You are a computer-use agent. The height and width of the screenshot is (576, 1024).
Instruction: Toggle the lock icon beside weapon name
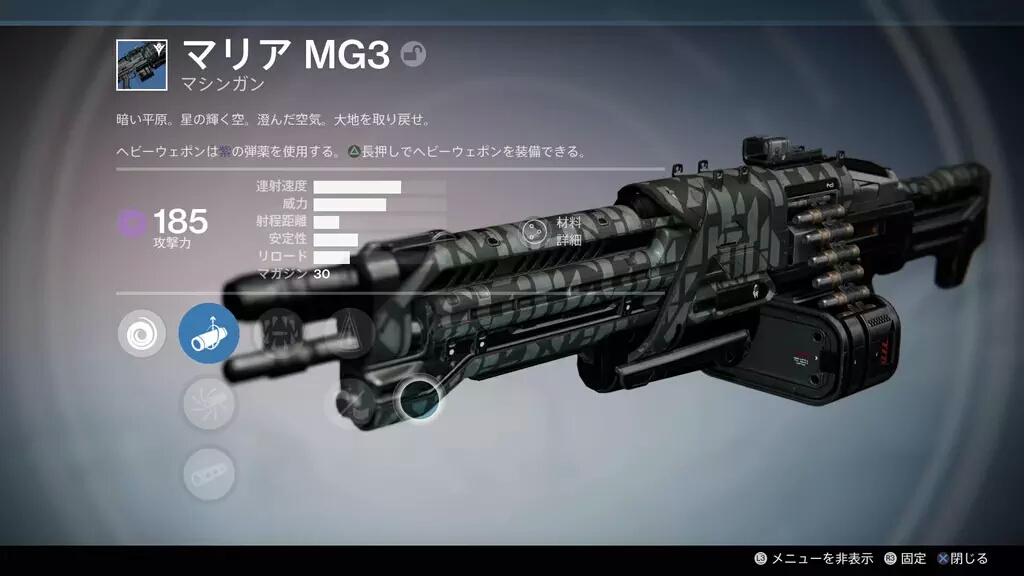click(413, 55)
